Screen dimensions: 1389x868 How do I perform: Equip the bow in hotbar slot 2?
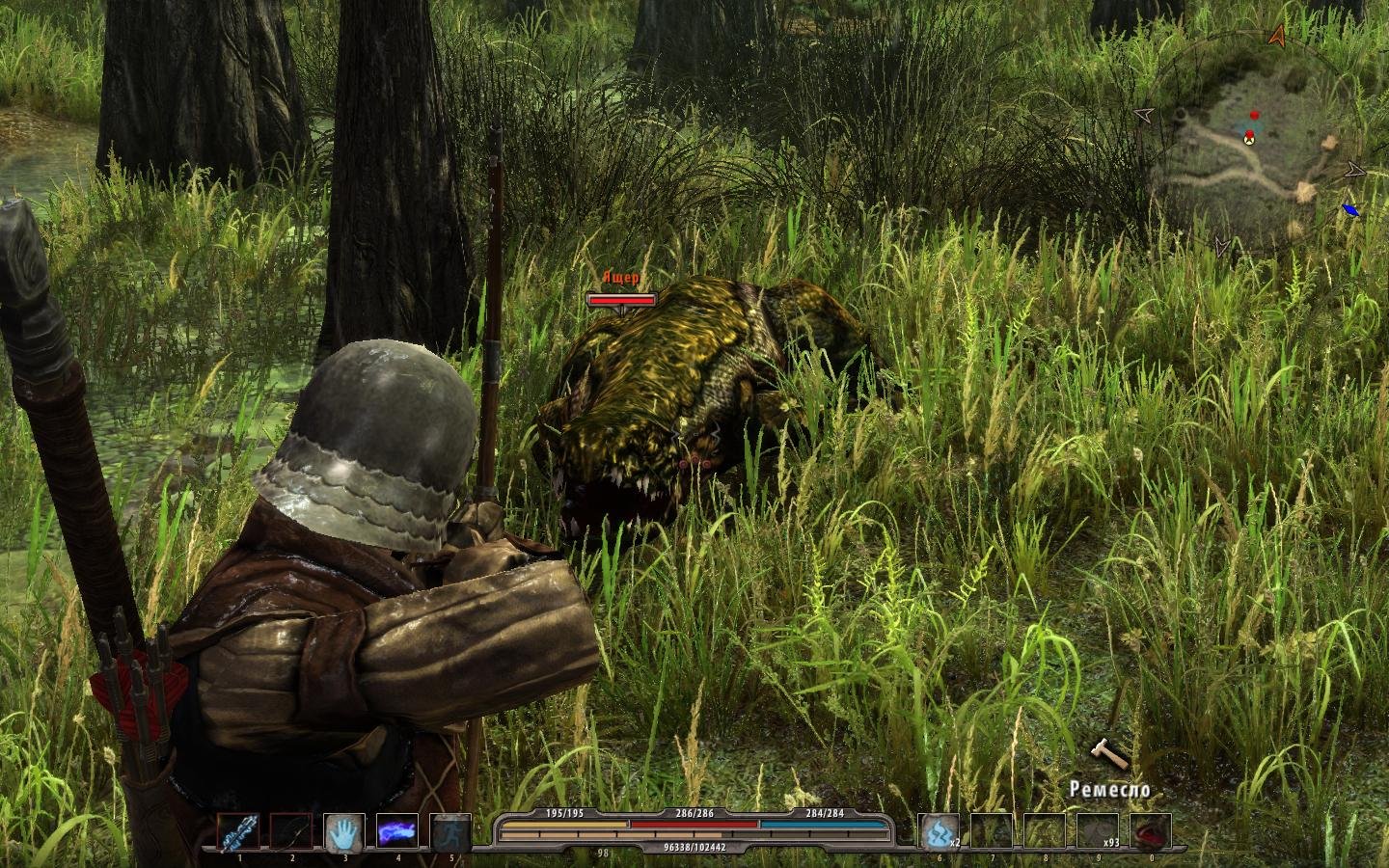coord(290,832)
